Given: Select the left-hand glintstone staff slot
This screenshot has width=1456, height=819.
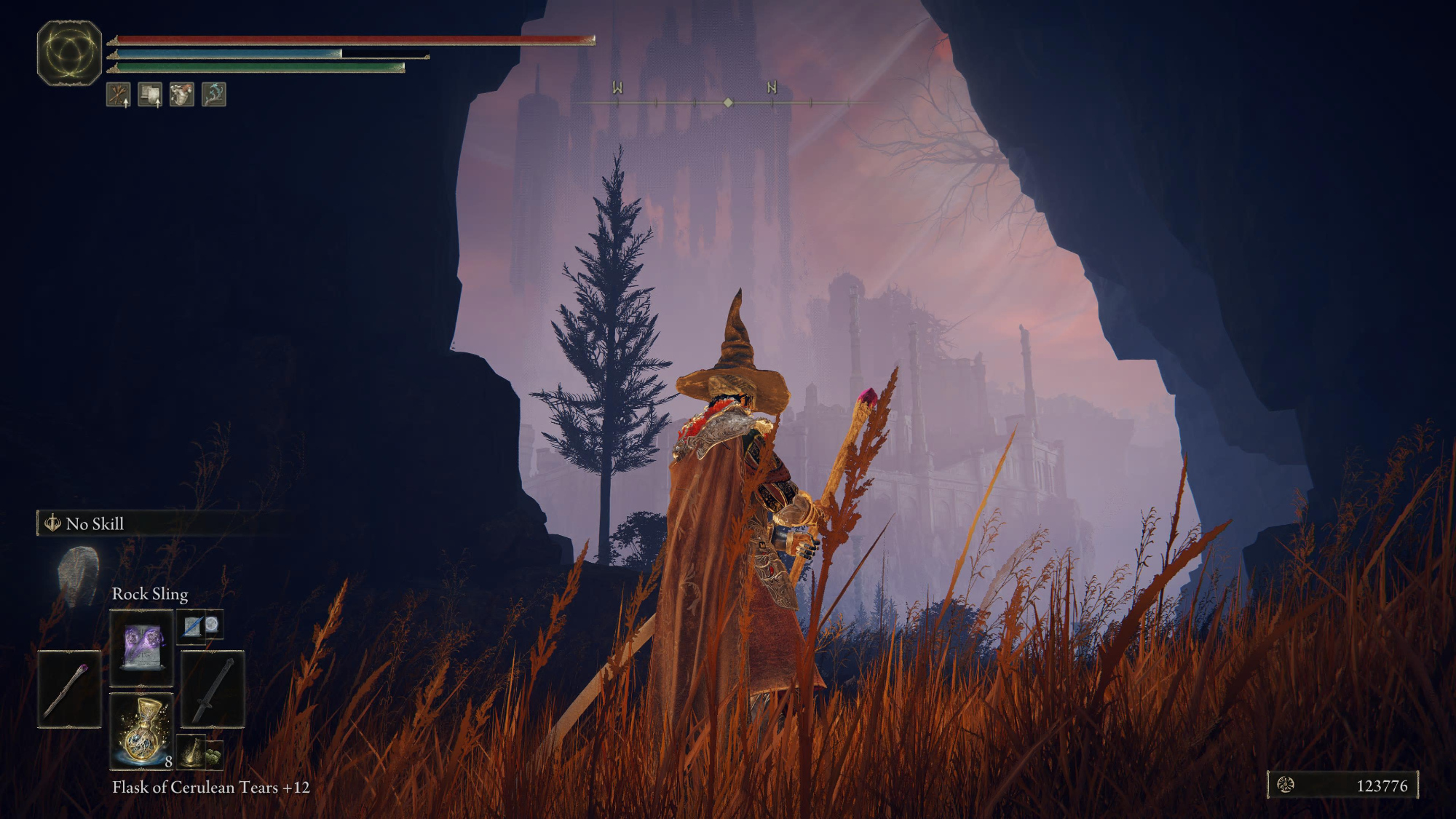Looking at the screenshot, I should (69, 689).
